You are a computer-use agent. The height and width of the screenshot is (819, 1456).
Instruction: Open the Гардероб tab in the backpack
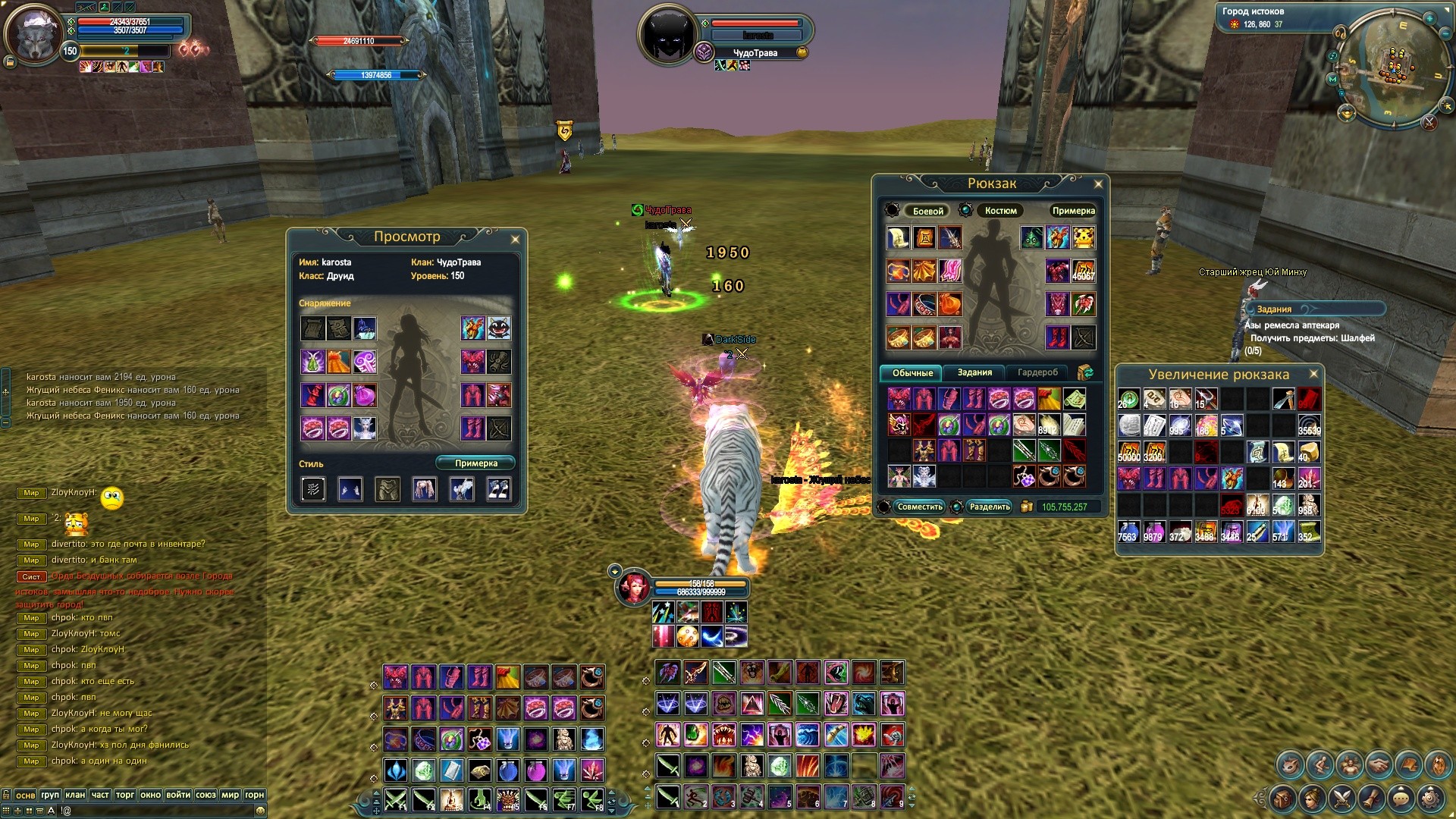click(x=1037, y=372)
